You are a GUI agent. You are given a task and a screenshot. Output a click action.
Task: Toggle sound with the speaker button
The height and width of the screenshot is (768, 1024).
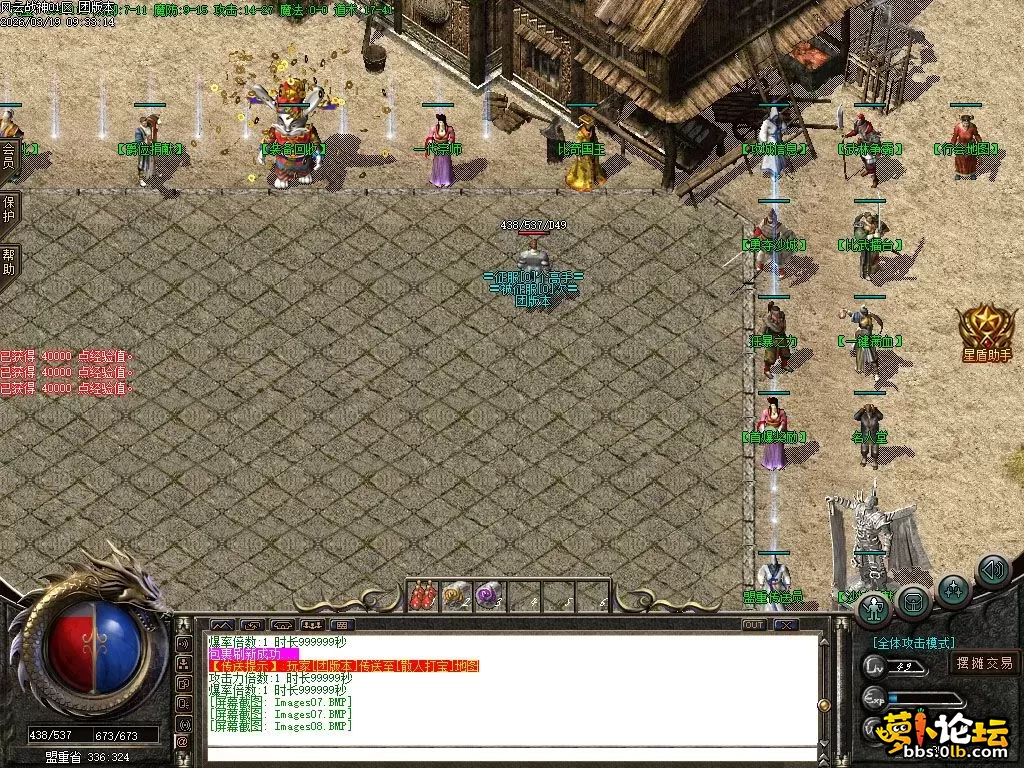(x=992, y=570)
